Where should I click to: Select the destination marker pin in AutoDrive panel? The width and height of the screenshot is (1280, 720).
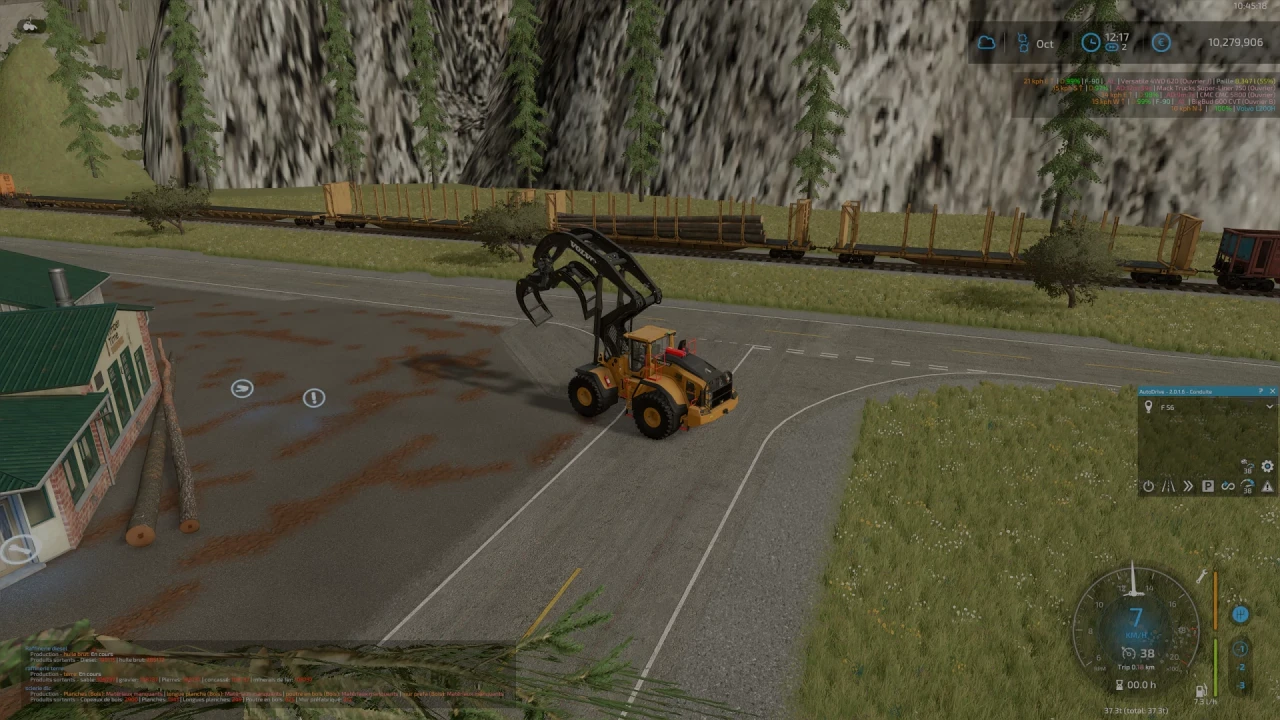(1148, 407)
